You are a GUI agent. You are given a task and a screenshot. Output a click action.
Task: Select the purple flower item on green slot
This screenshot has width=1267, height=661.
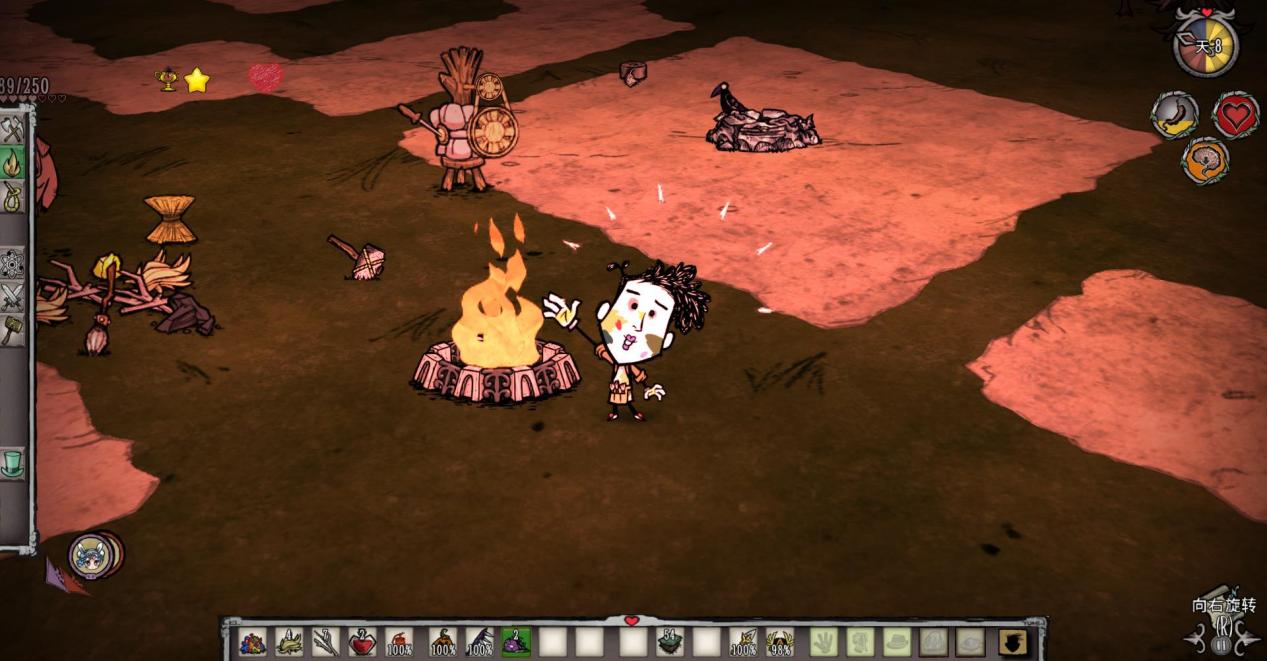516,642
